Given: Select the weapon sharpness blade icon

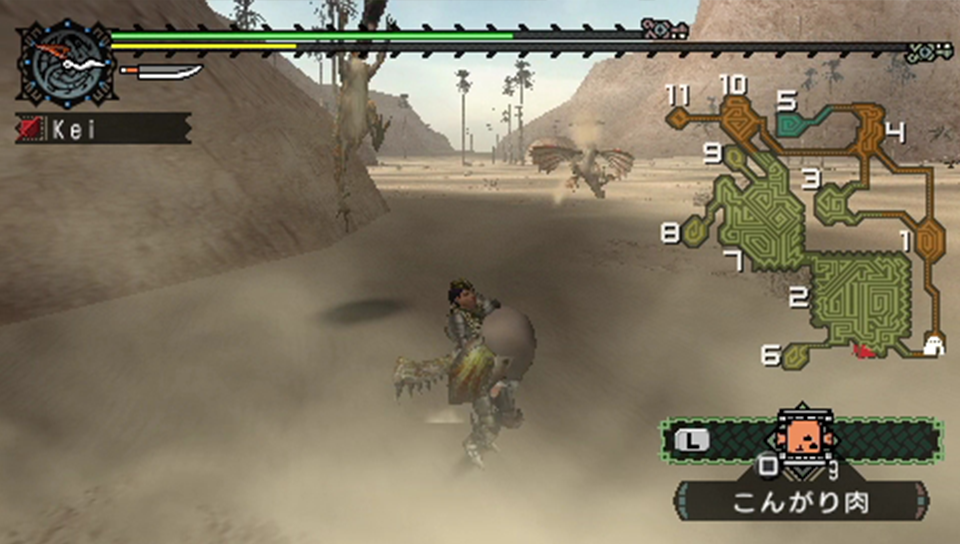Looking at the screenshot, I should [x=161, y=73].
